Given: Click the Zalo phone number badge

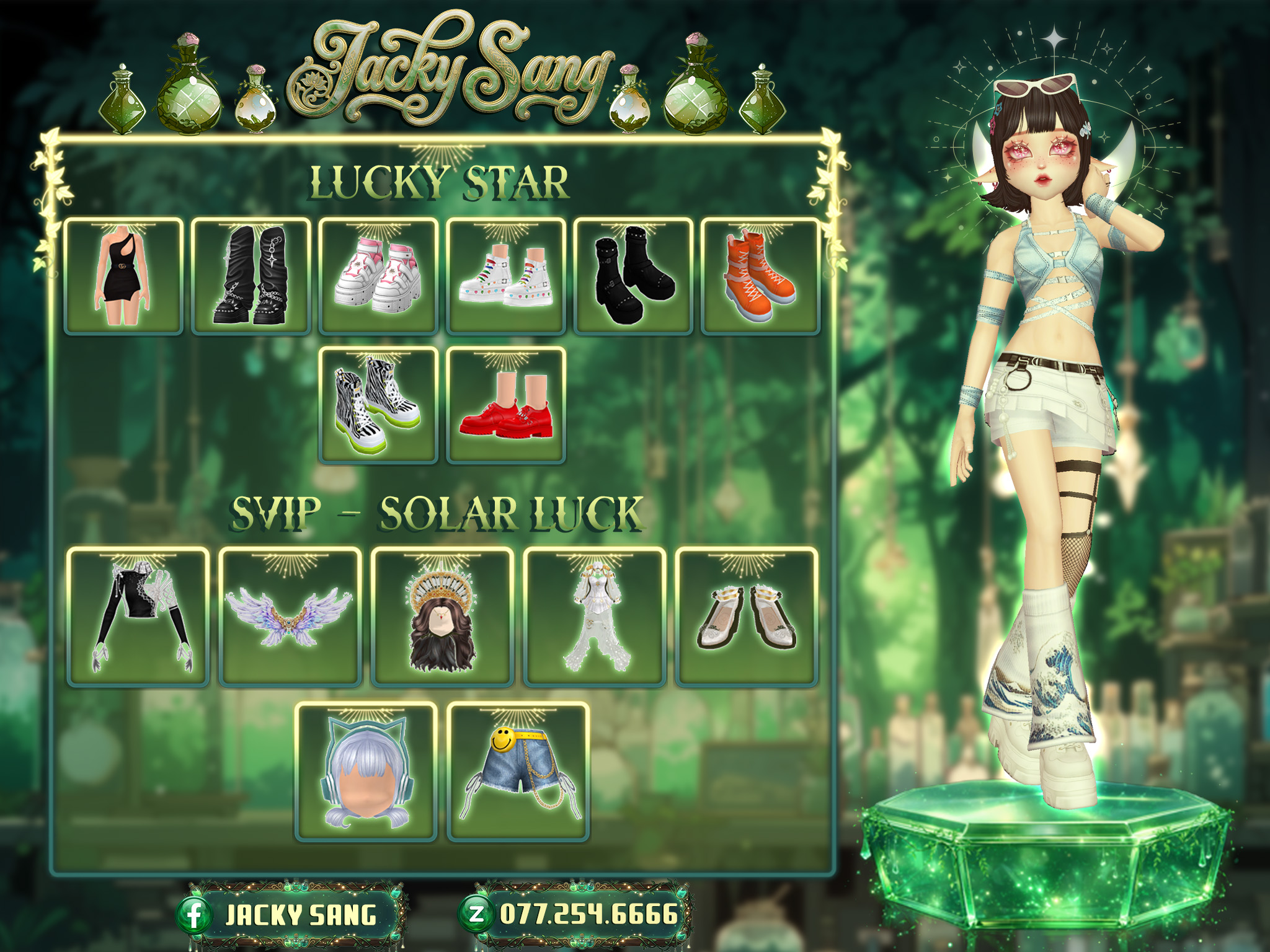Looking at the screenshot, I should pos(577,914).
